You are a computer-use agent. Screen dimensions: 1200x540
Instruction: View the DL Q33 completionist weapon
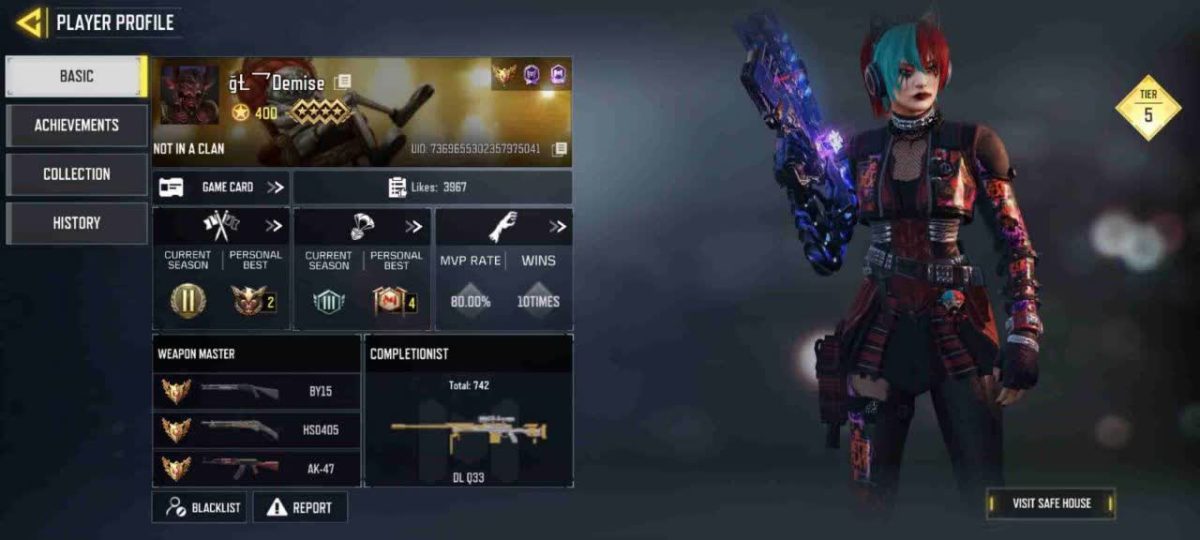coord(468,432)
